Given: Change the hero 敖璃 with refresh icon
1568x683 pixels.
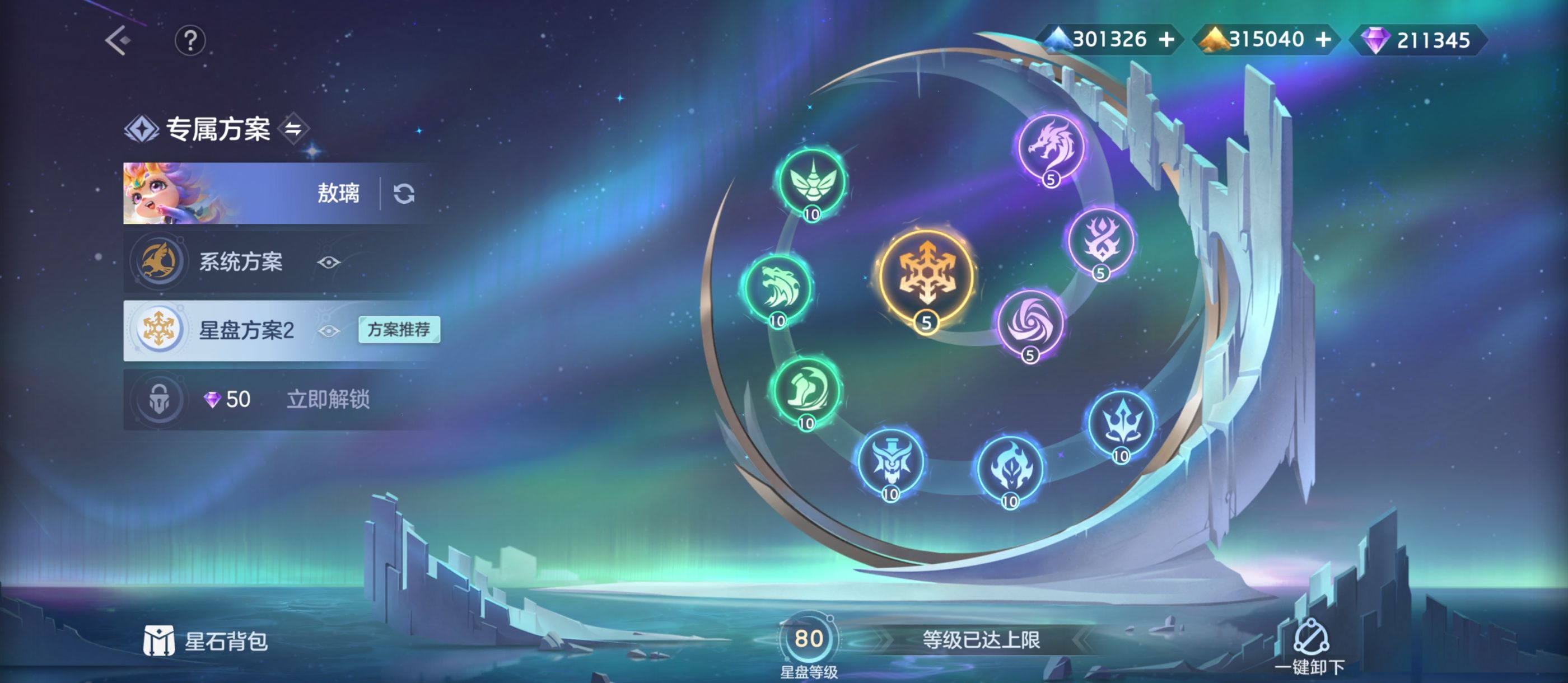Looking at the screenshot, I should pyautogui.click(x=404, y=194).
